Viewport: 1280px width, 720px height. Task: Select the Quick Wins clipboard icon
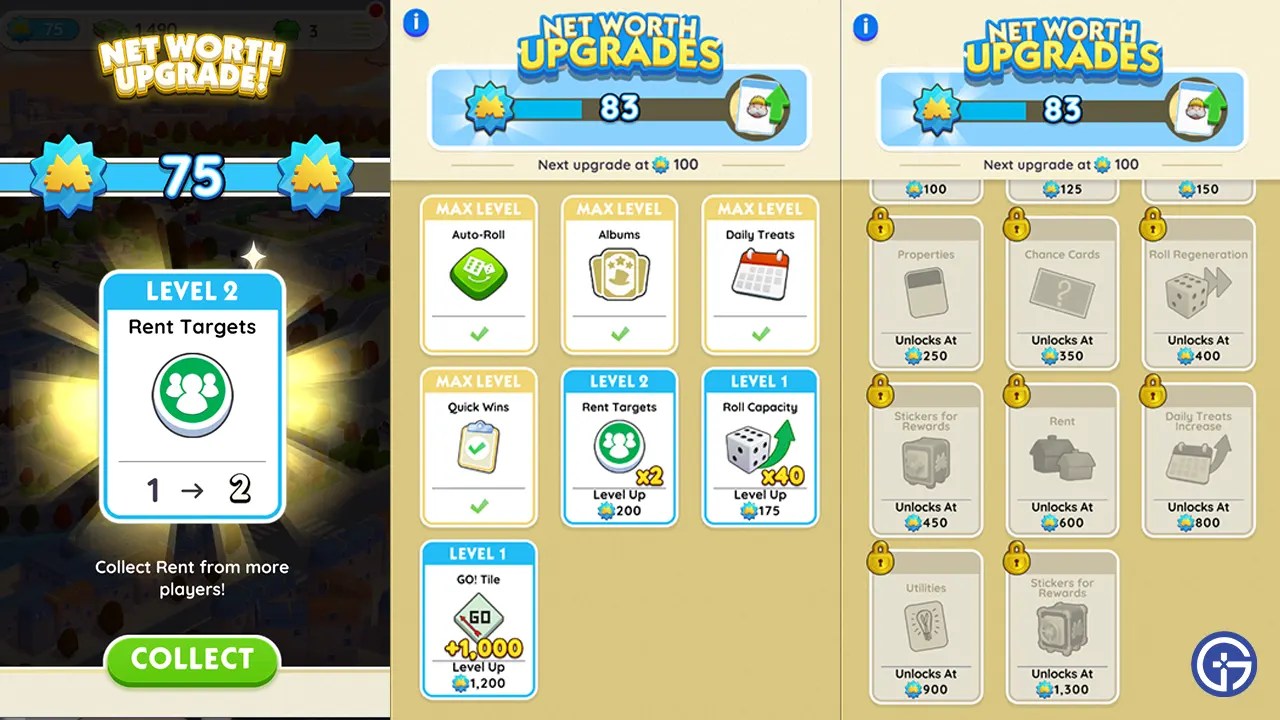click(478, 442)
